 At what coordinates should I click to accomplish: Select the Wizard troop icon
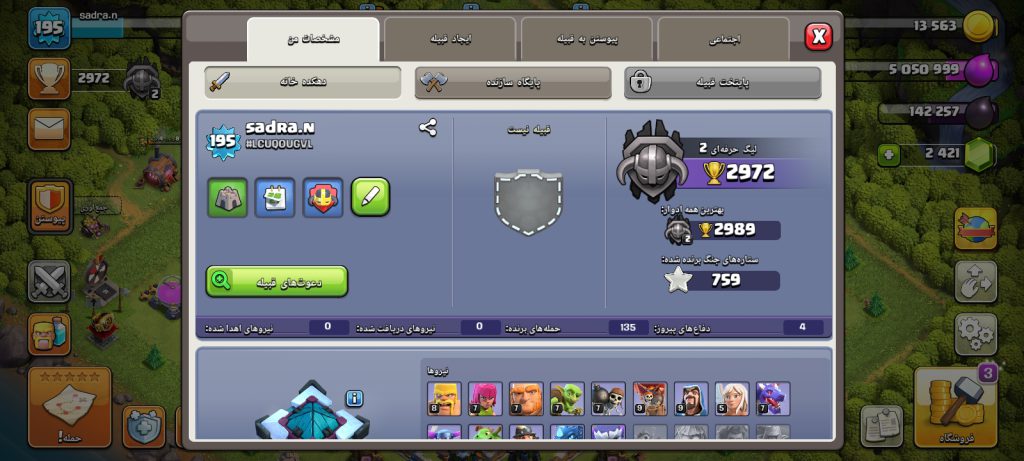click(x=690, y=398)
